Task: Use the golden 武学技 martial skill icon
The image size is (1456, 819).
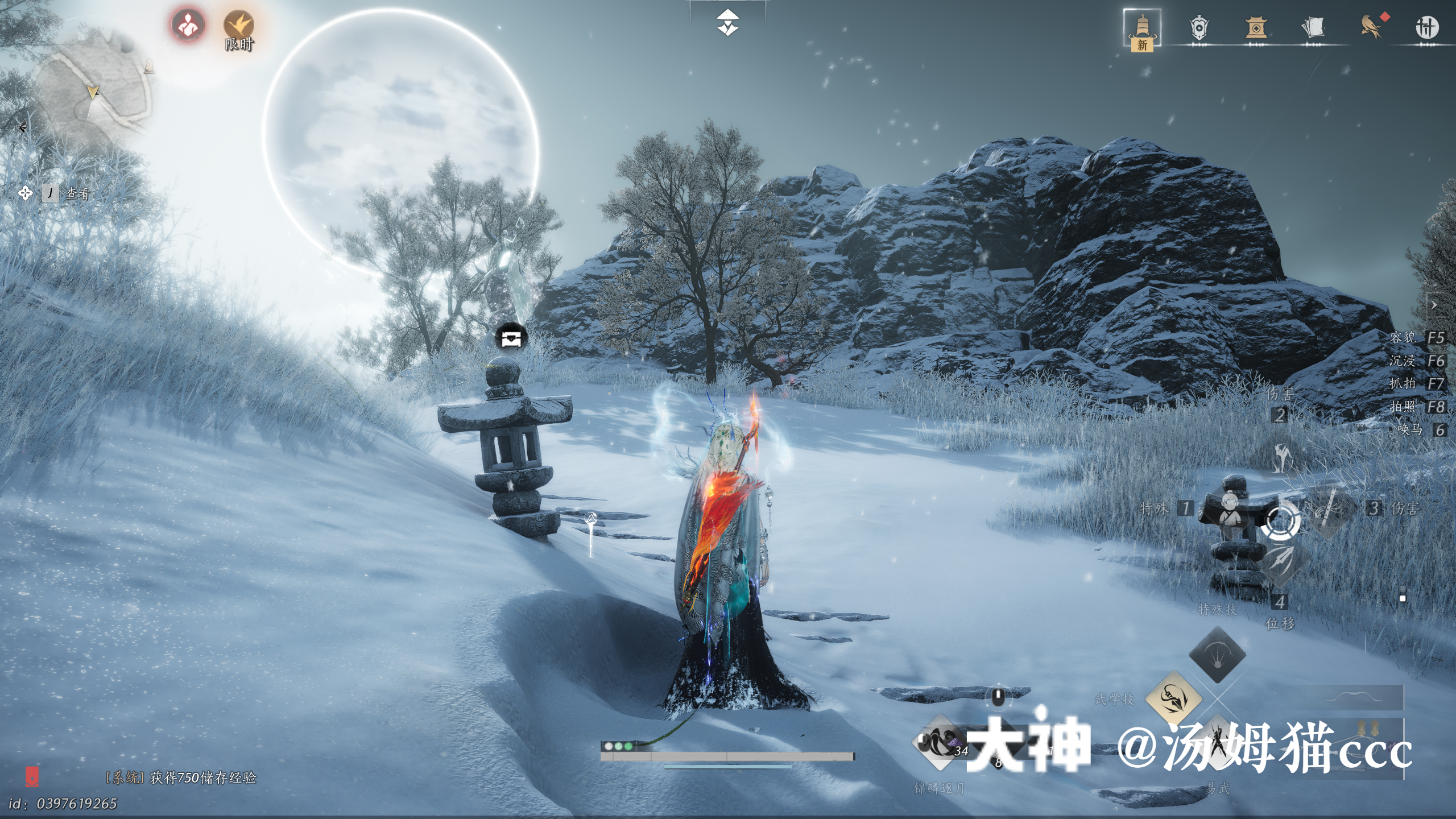Action: (1173, 698)
